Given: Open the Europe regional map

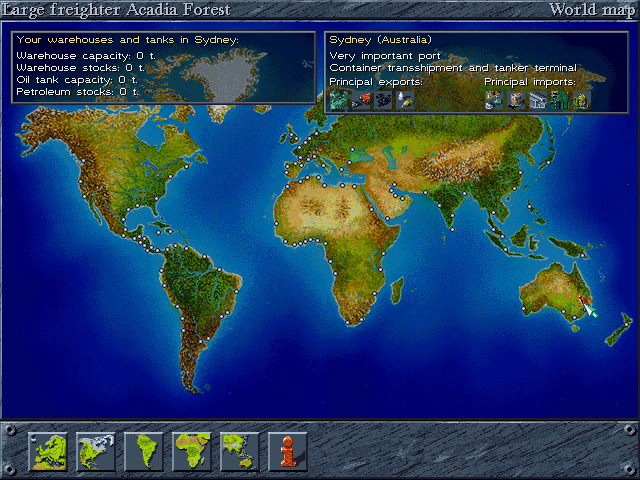Looking at the screenshot, I should tap(48, 451).
